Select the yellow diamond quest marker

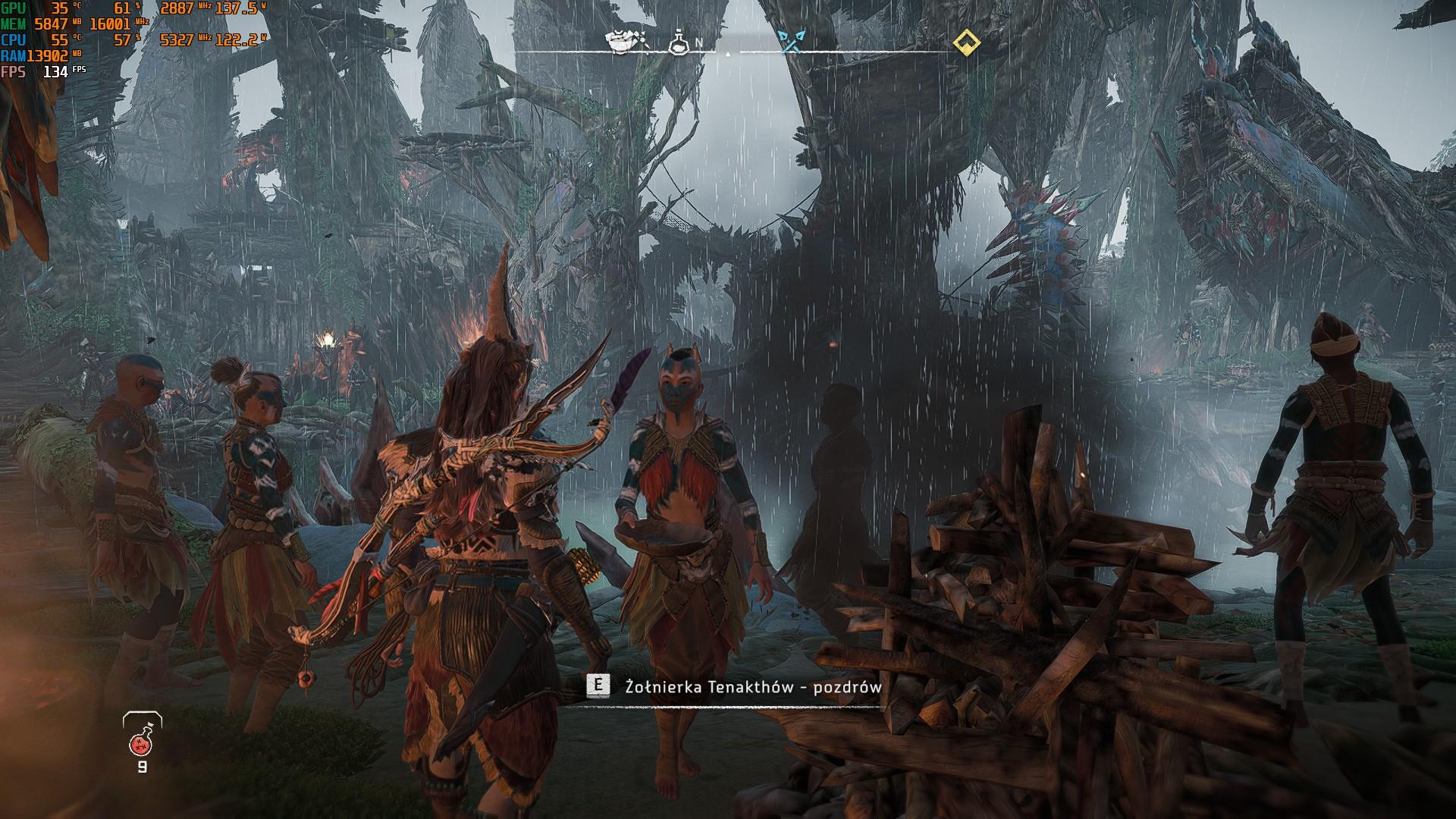pyautogui.click(x=965, y=42)
